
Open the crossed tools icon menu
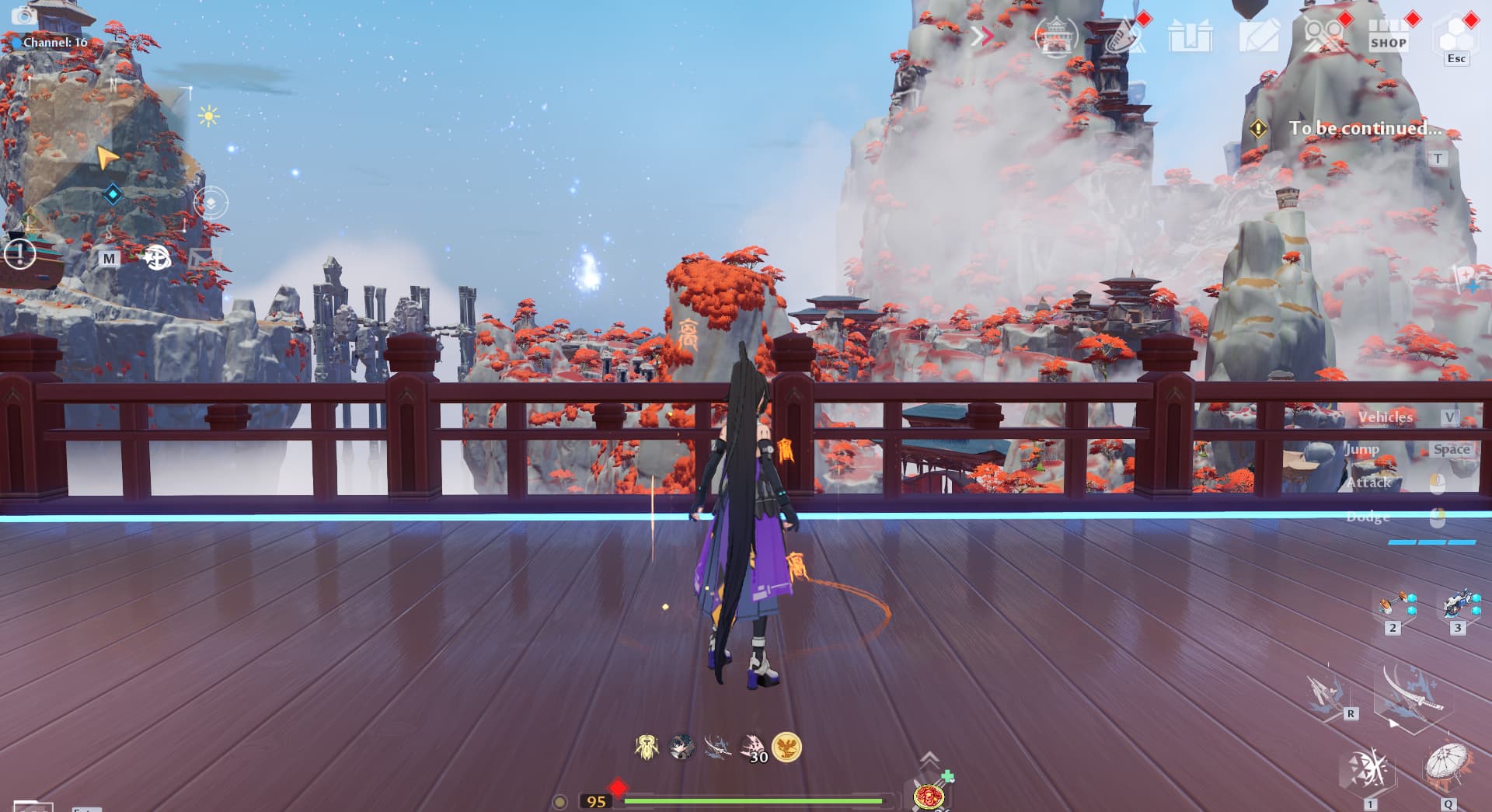tap(1323, 36)
